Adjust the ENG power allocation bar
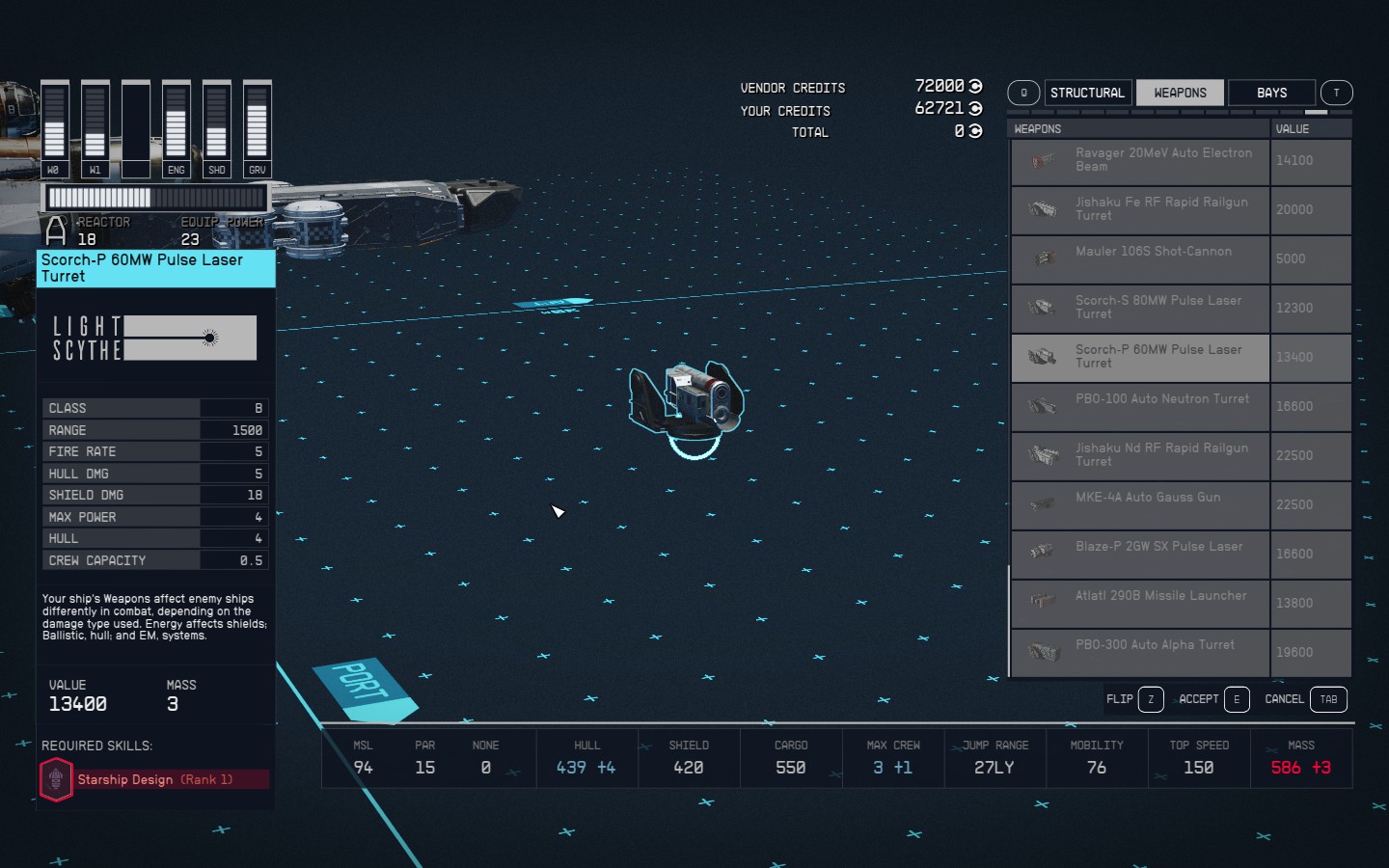The height and width of the screenshot is (868, 1389). [176, 125]
